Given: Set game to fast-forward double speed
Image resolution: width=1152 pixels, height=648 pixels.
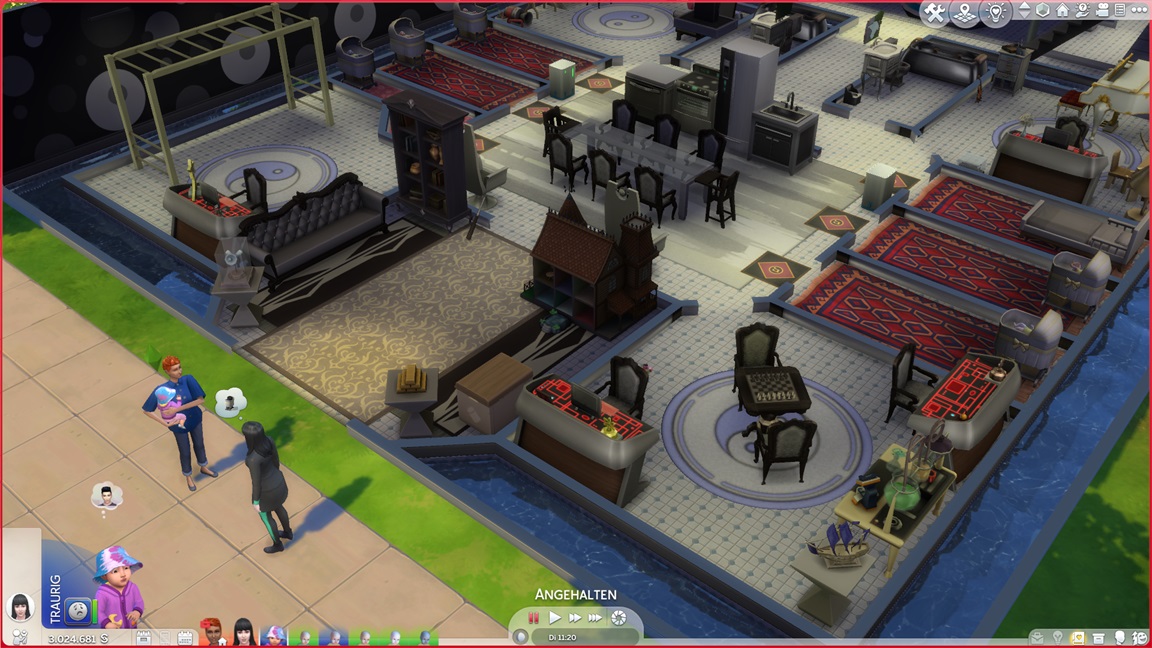Looking at the screenshot, I should click(x=575, y=618).
